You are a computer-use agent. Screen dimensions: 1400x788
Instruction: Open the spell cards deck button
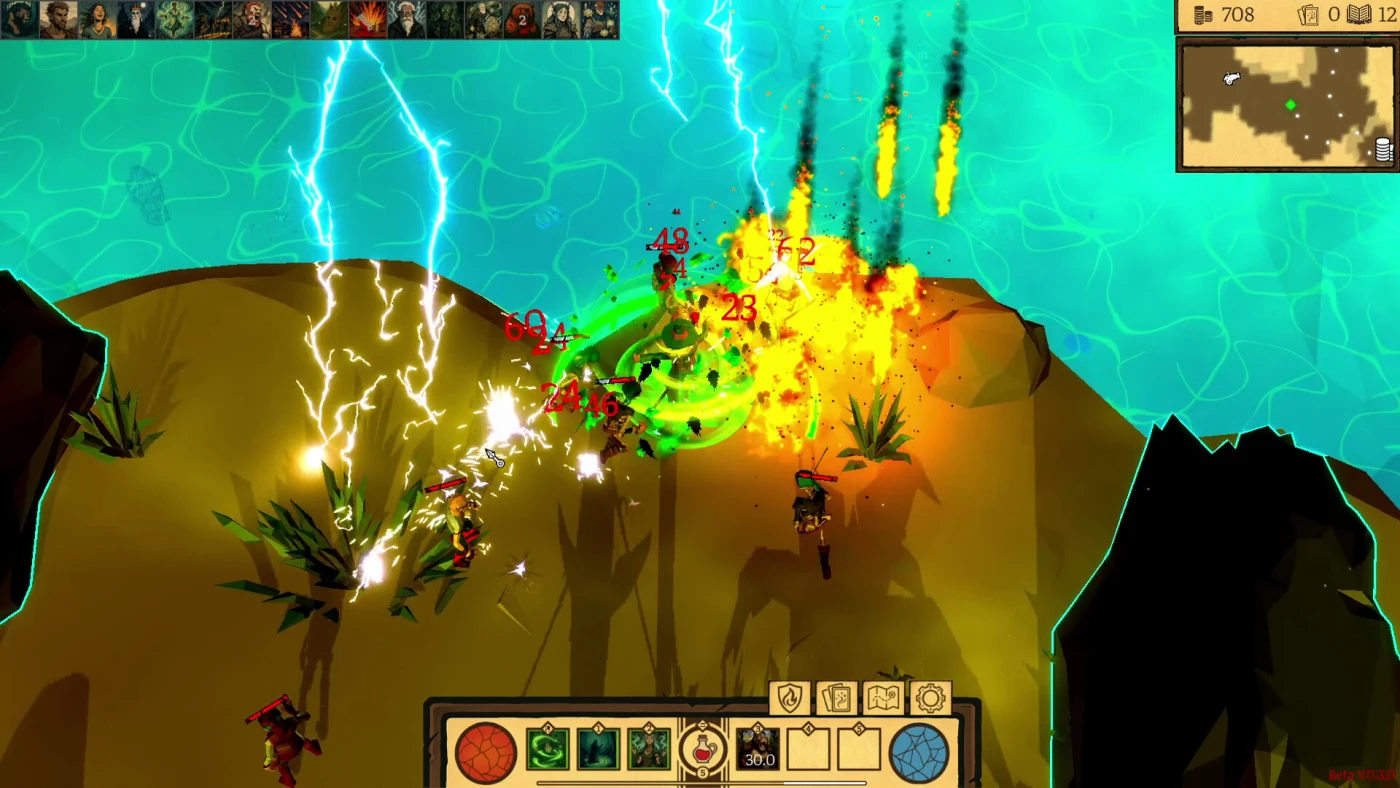click(x=837, y=698)
